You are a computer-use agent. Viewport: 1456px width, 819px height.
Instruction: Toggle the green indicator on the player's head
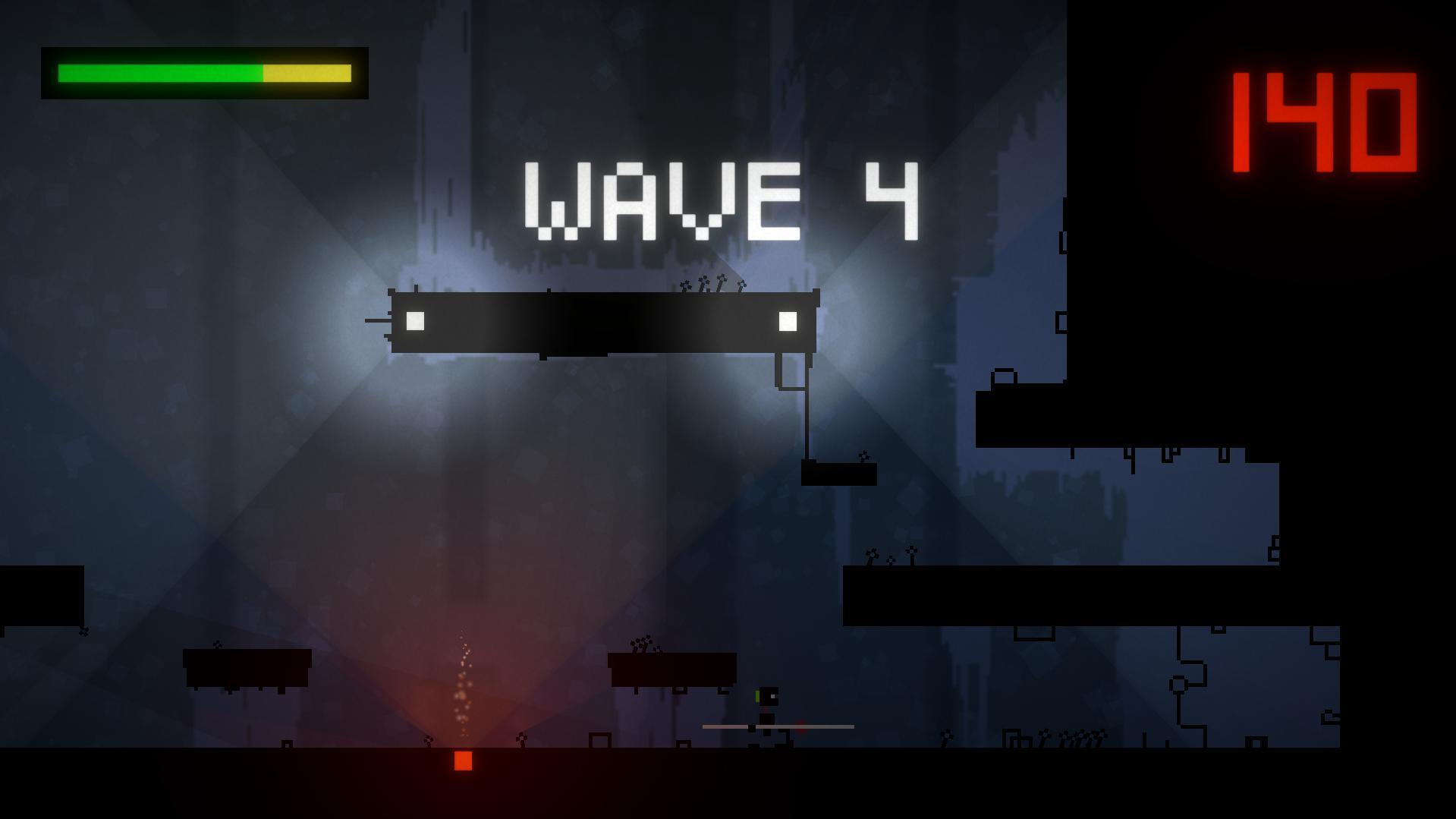pyautogui.click(x=756, y=695)
